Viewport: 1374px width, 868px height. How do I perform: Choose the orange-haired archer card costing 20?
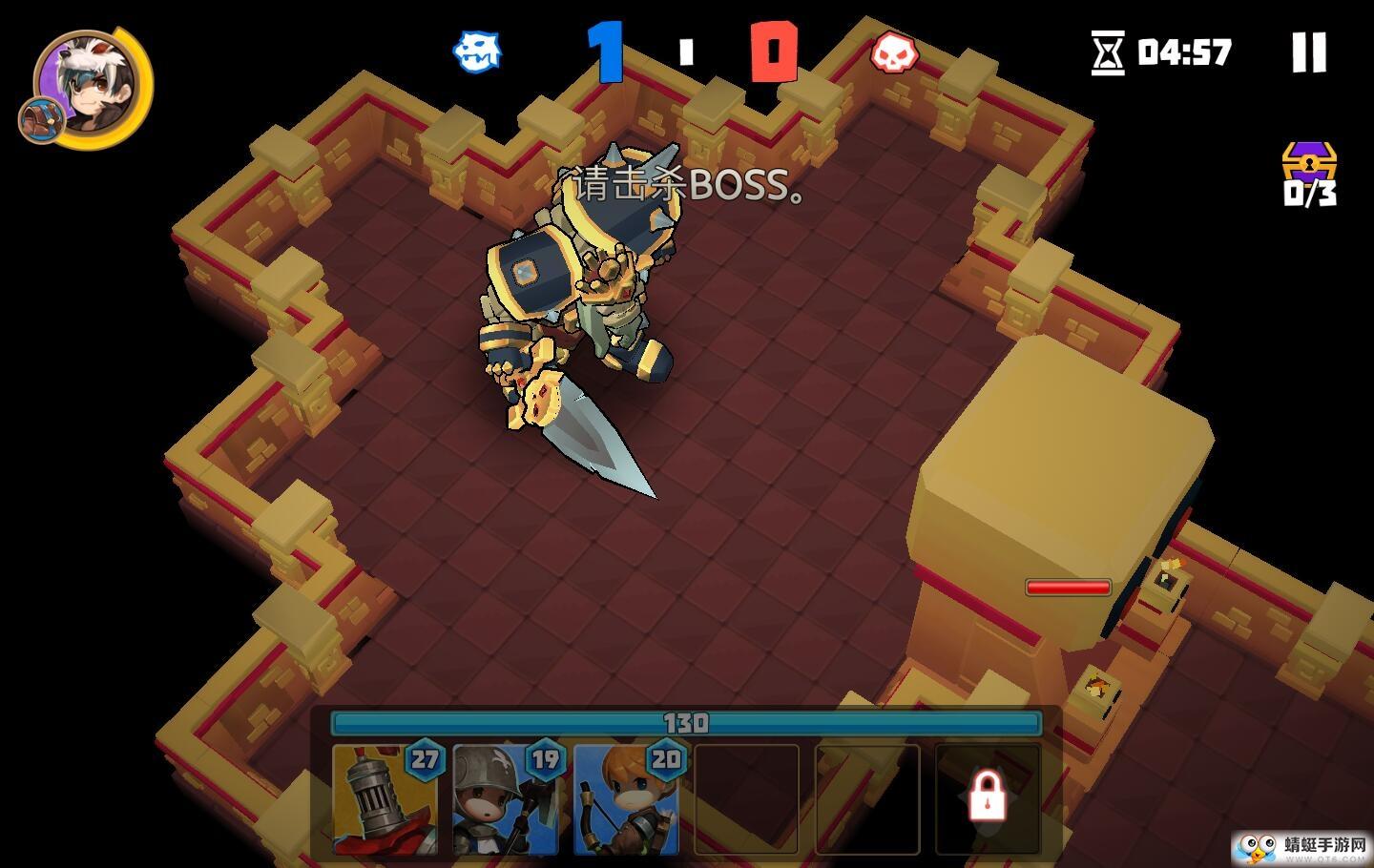coord(627,799)
